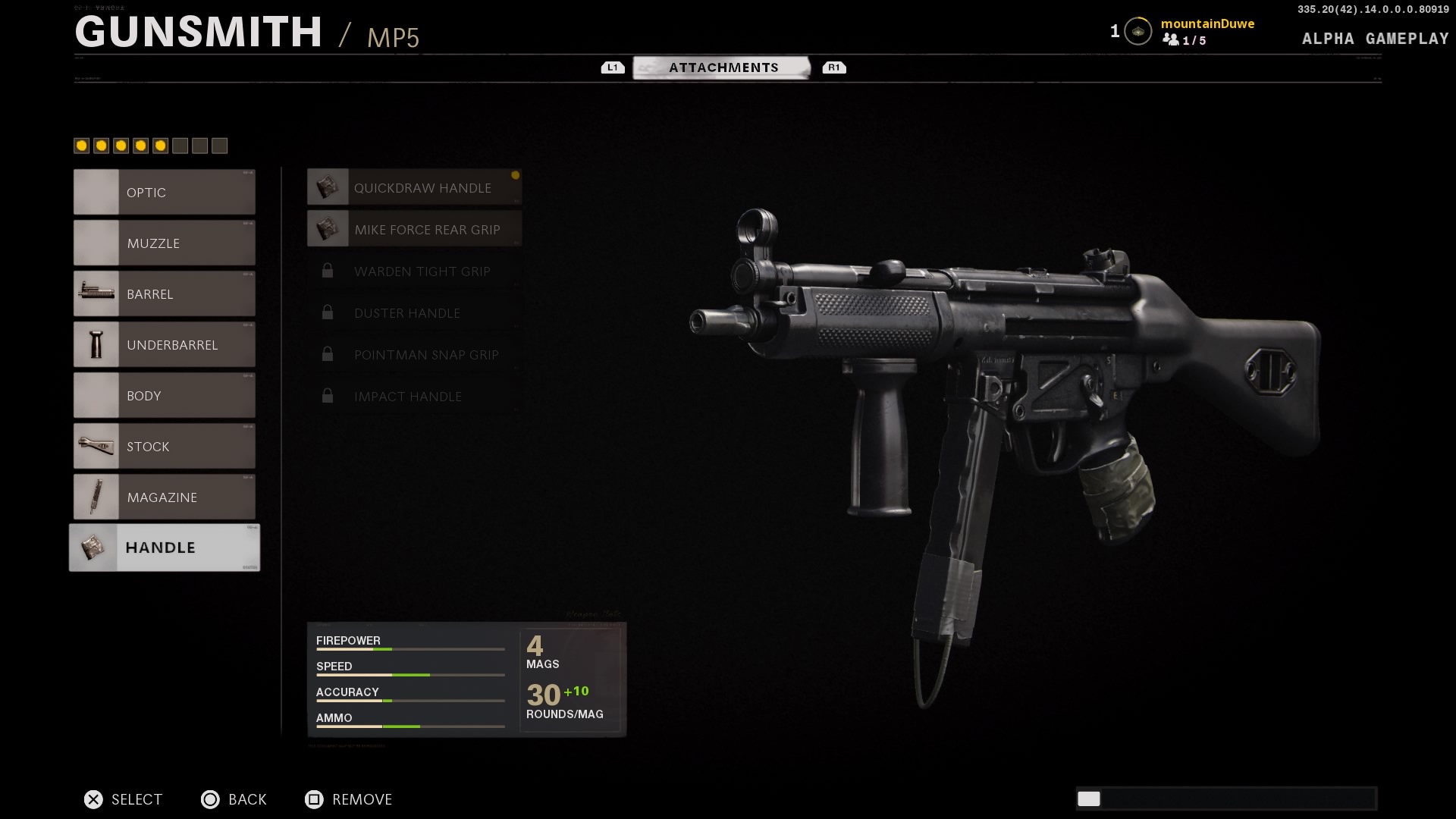Click the first filled attachment slot pip
This screenshot has width=1456, height=819.
click(82, 145)
